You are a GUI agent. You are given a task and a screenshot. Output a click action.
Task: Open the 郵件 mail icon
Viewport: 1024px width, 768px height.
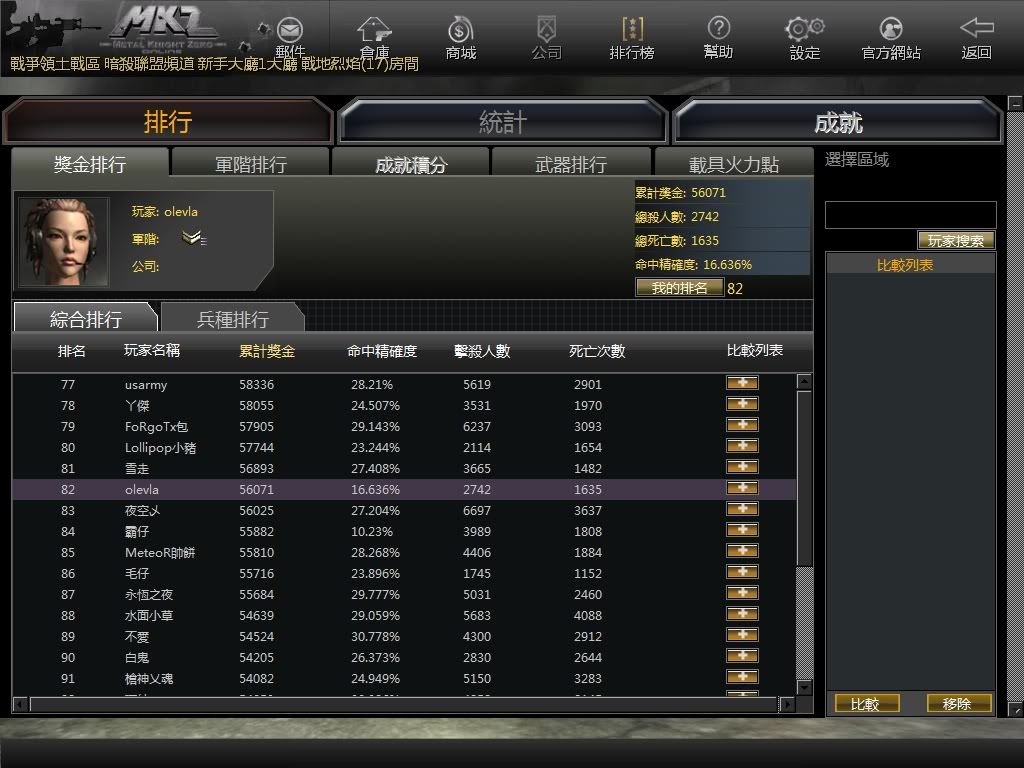[x=290, y=36]
